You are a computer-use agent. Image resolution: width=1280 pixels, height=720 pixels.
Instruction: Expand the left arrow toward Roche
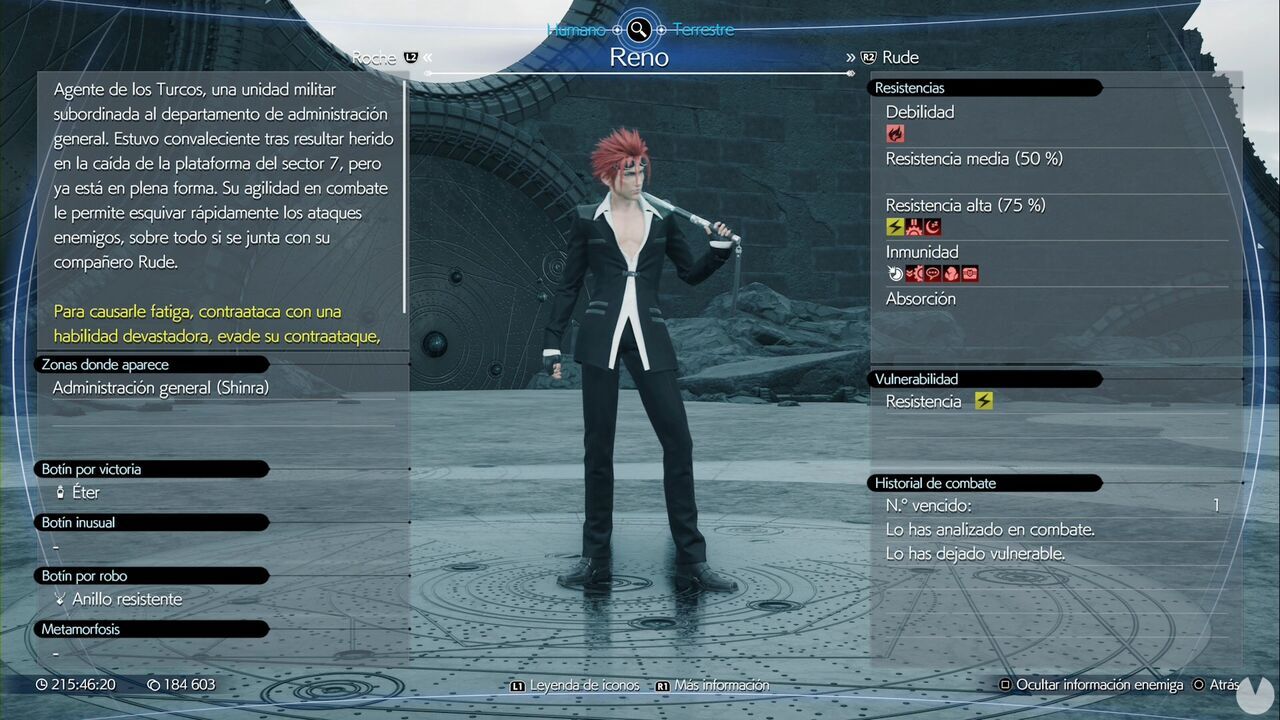pos(428,57)
